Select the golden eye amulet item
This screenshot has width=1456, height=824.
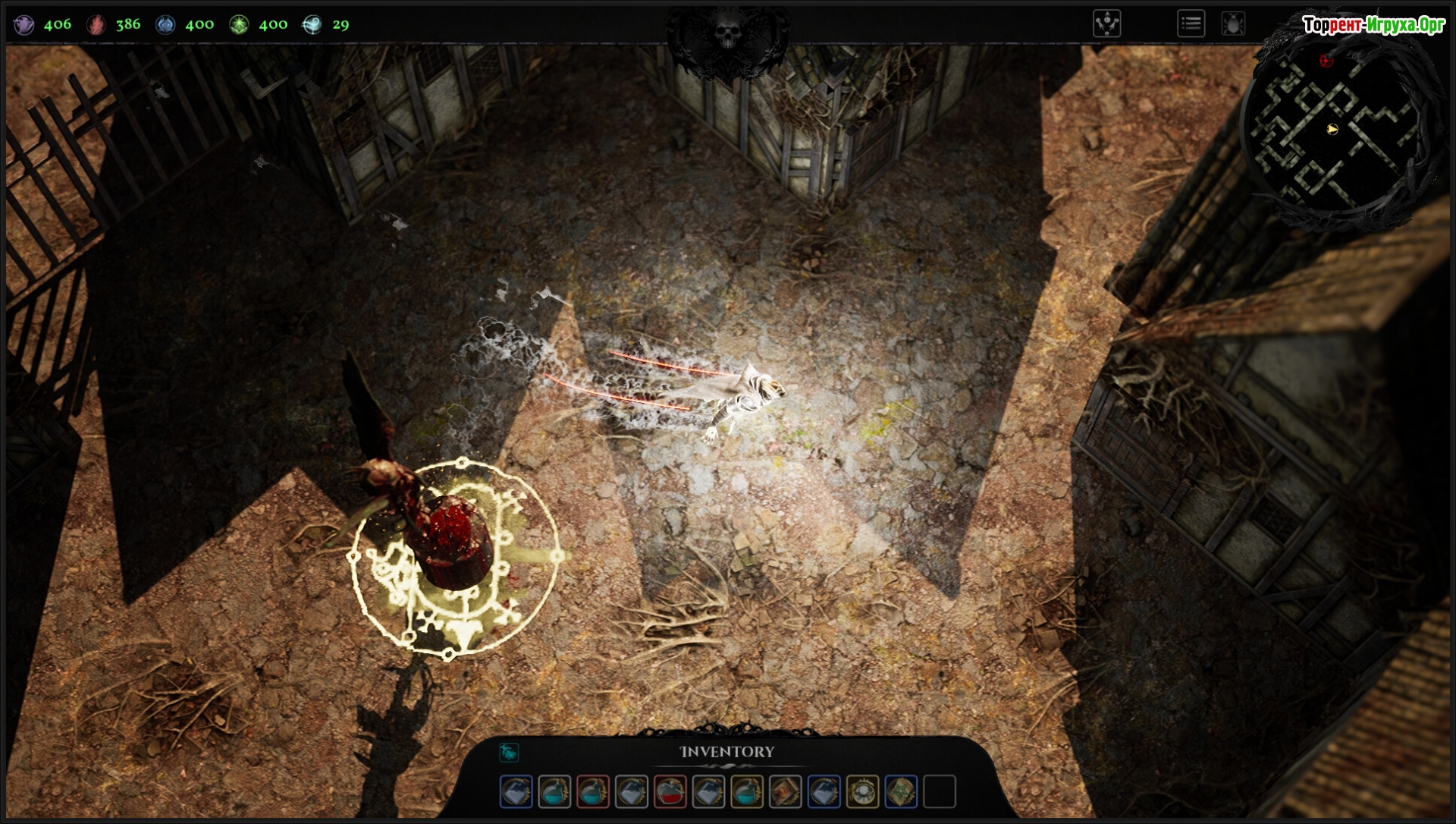(x=862, y=791)
